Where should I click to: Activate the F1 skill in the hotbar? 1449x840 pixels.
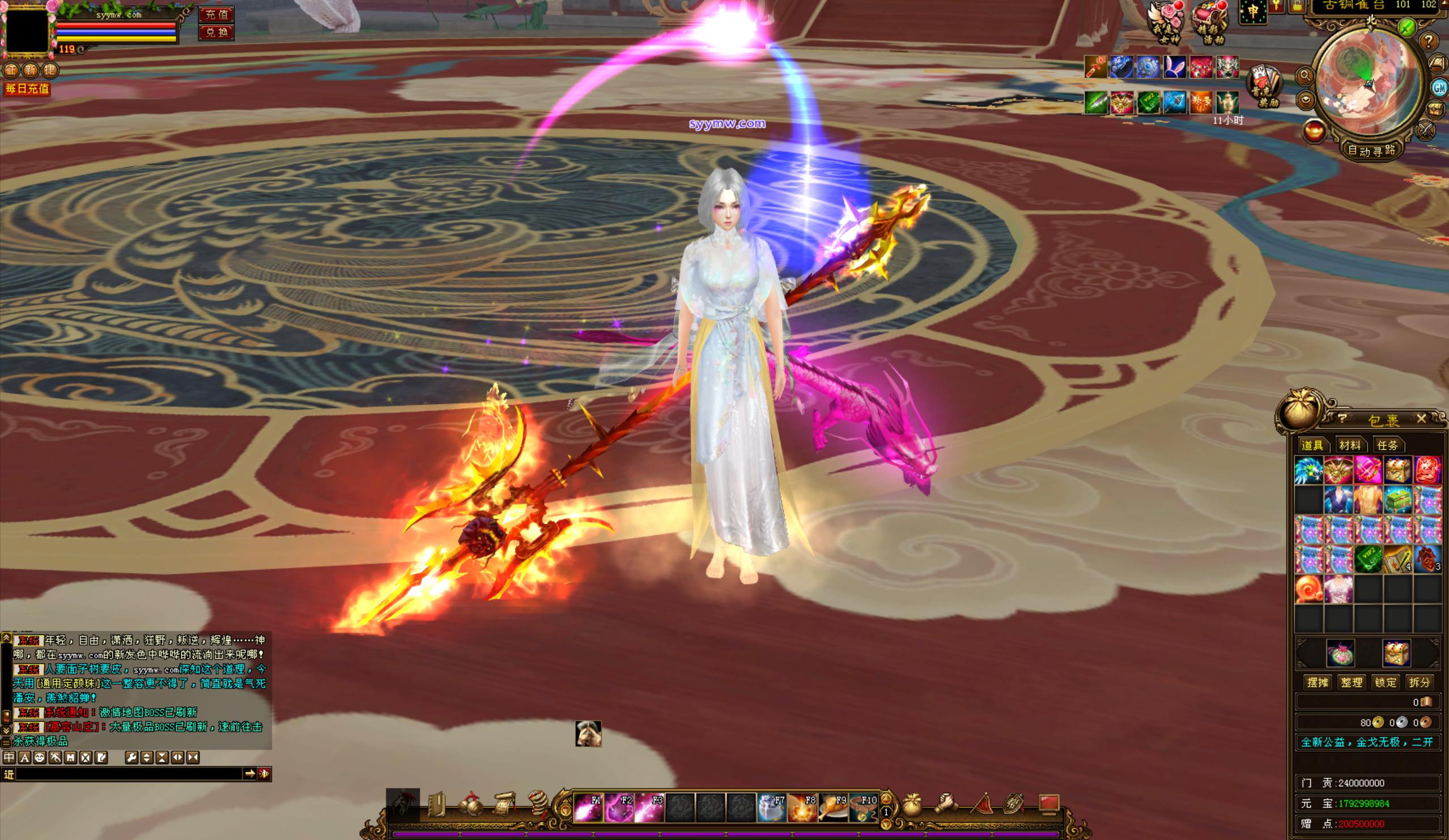tap(588, 808)
